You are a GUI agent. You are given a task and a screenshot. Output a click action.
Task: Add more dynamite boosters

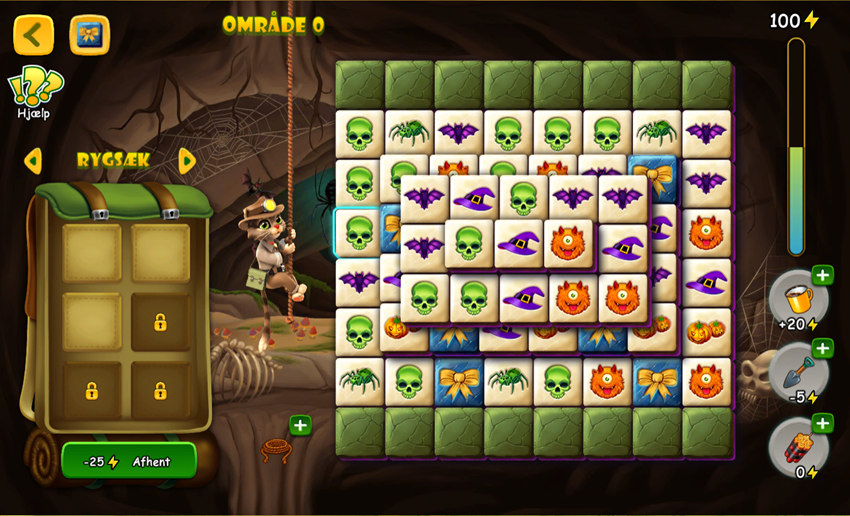click(x=822, y=423)
